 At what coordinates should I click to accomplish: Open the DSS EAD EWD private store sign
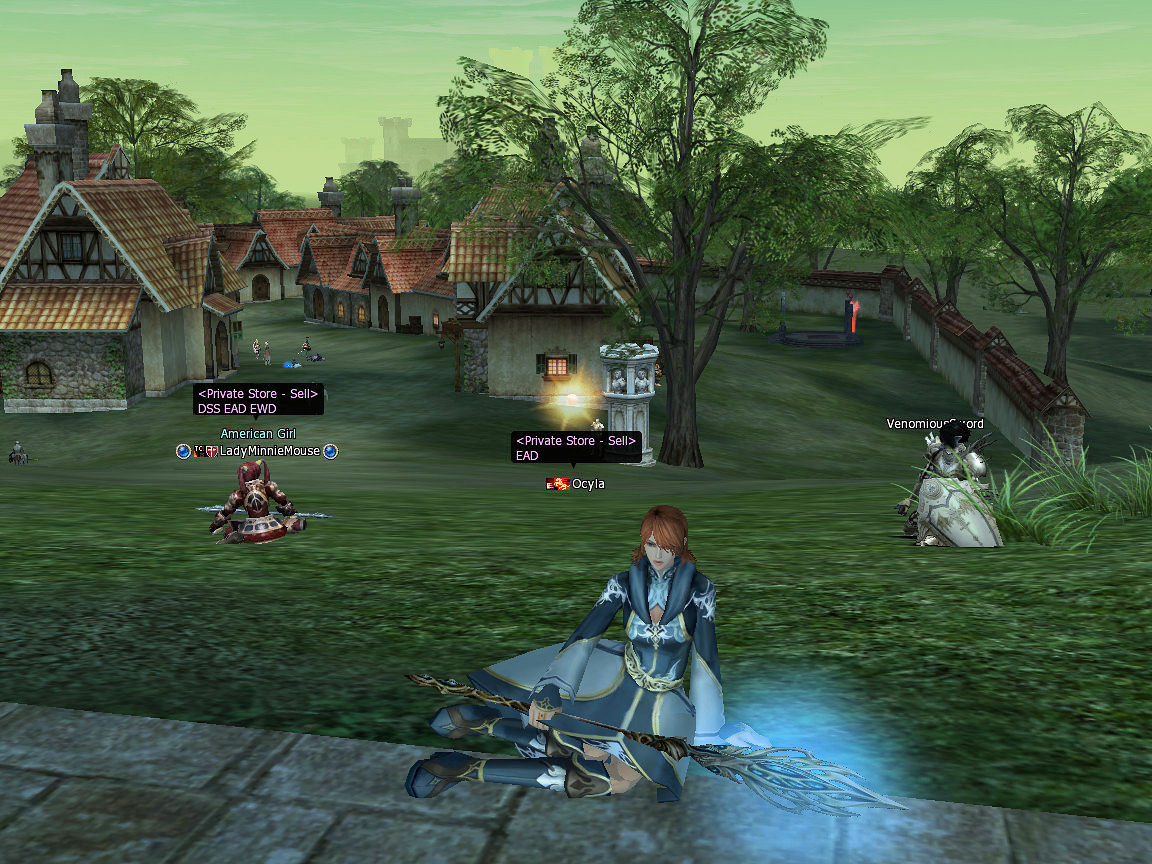pyautogui.click(x=258, y=400)
